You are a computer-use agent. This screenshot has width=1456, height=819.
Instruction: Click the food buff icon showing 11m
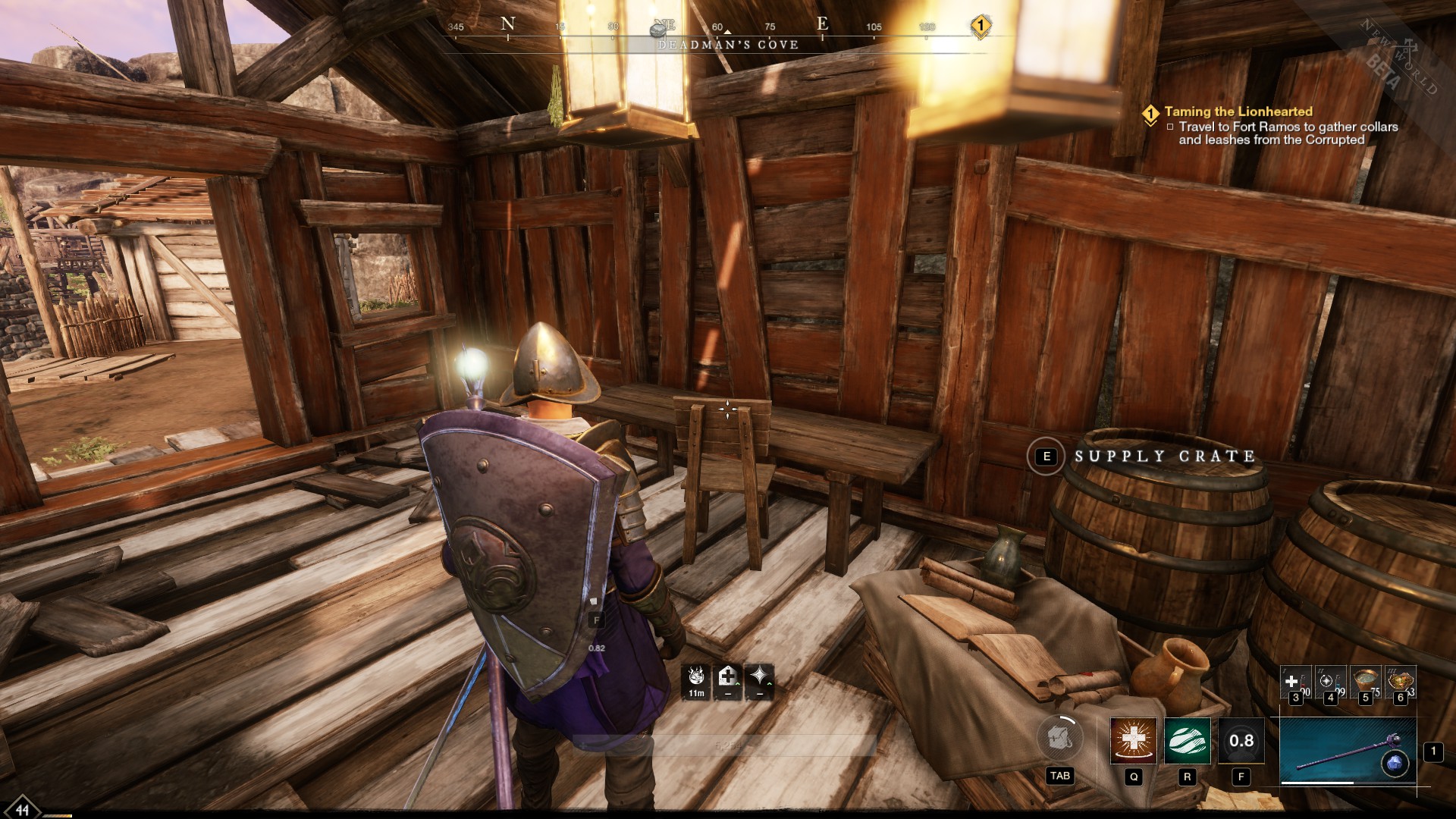click(695, 681)
